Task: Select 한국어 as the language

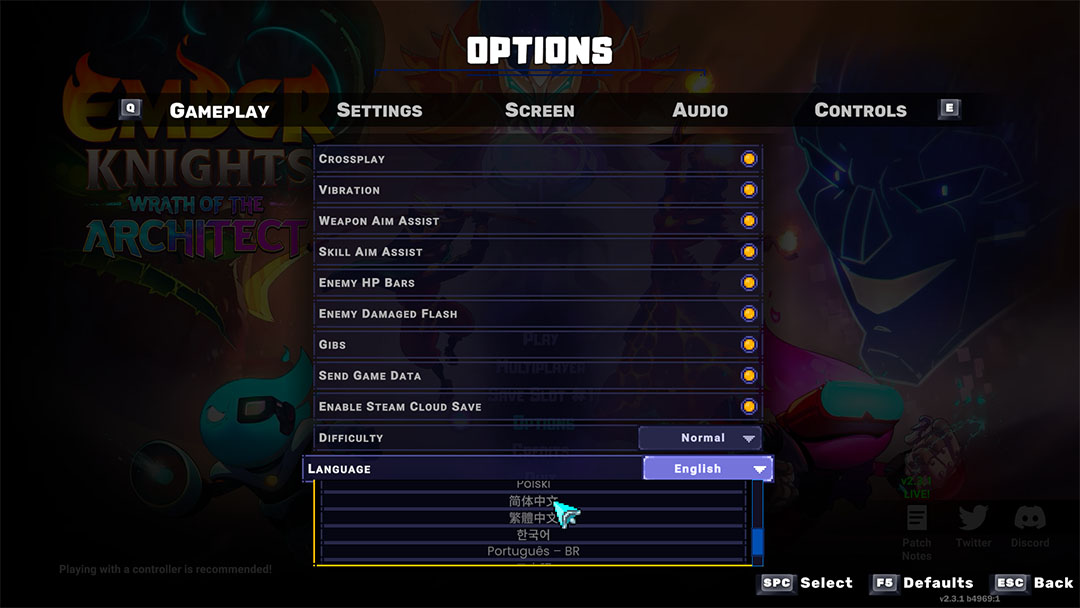Action: (533, 535)
